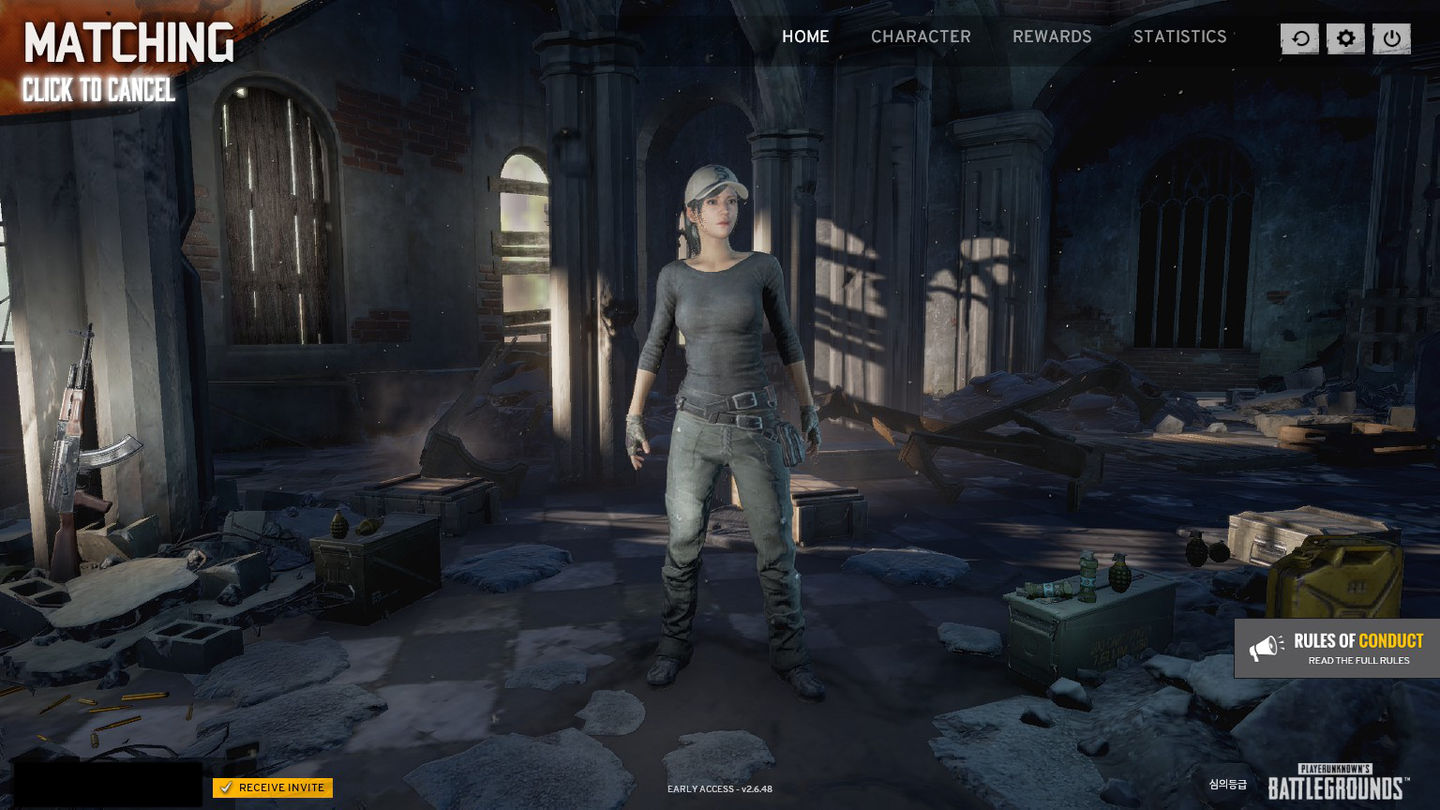Open settings with the gear icon
Screen dimensions: 1440x810
pos(1346,39)
